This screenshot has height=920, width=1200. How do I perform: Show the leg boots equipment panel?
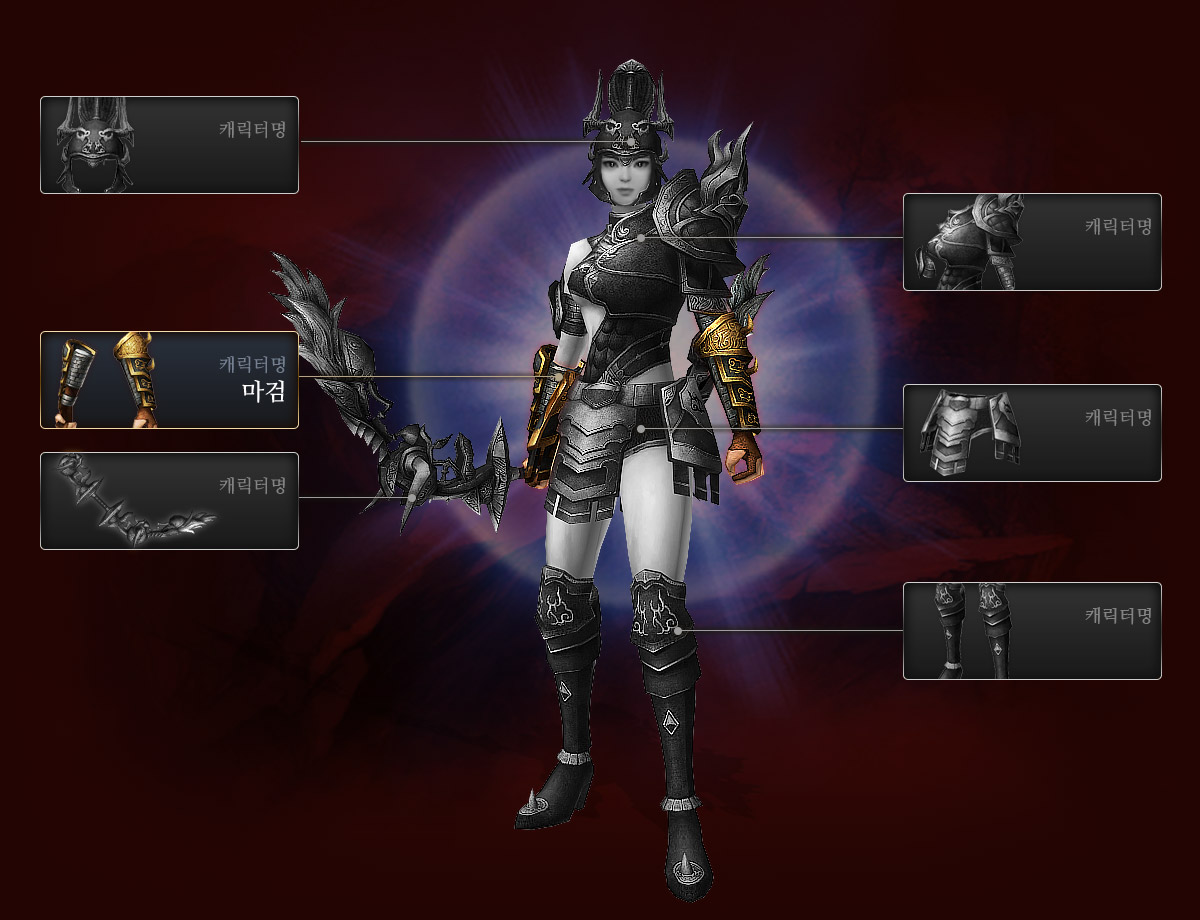1032,631
